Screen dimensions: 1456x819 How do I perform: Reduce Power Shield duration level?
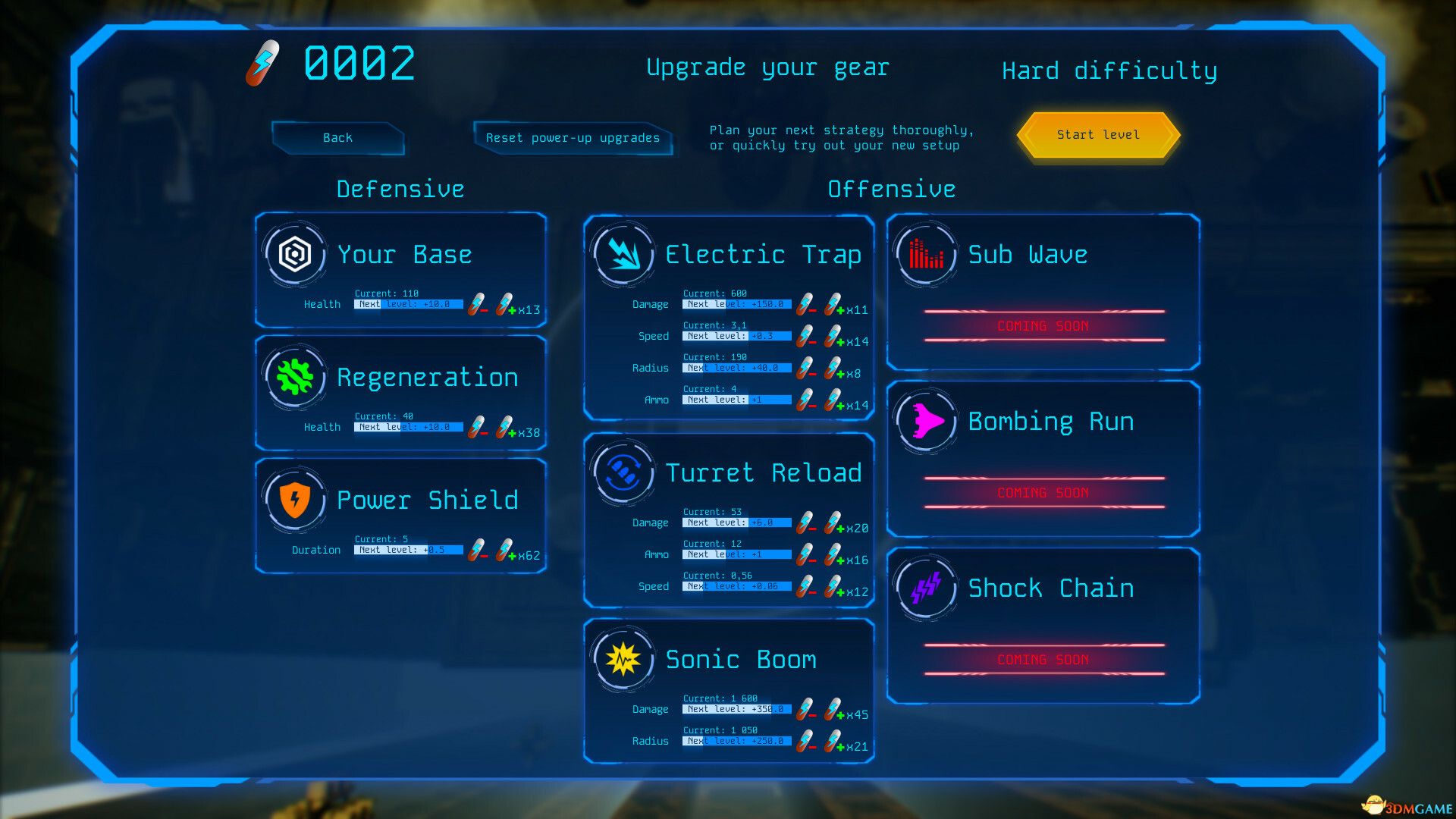(477, 551)
